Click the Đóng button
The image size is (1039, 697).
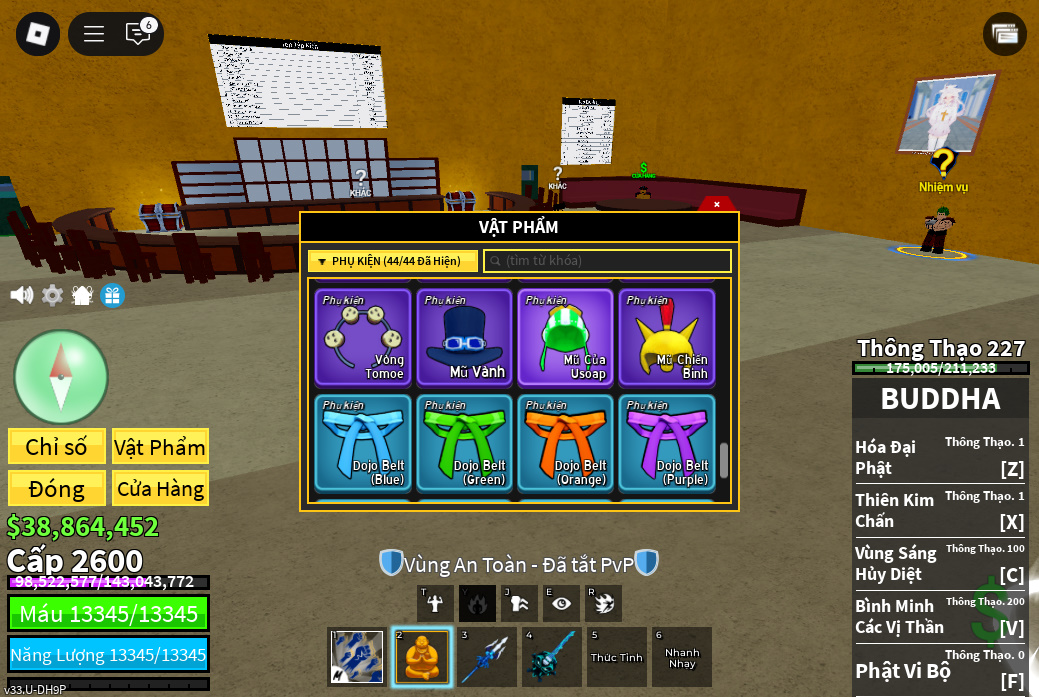click(56, 489)
